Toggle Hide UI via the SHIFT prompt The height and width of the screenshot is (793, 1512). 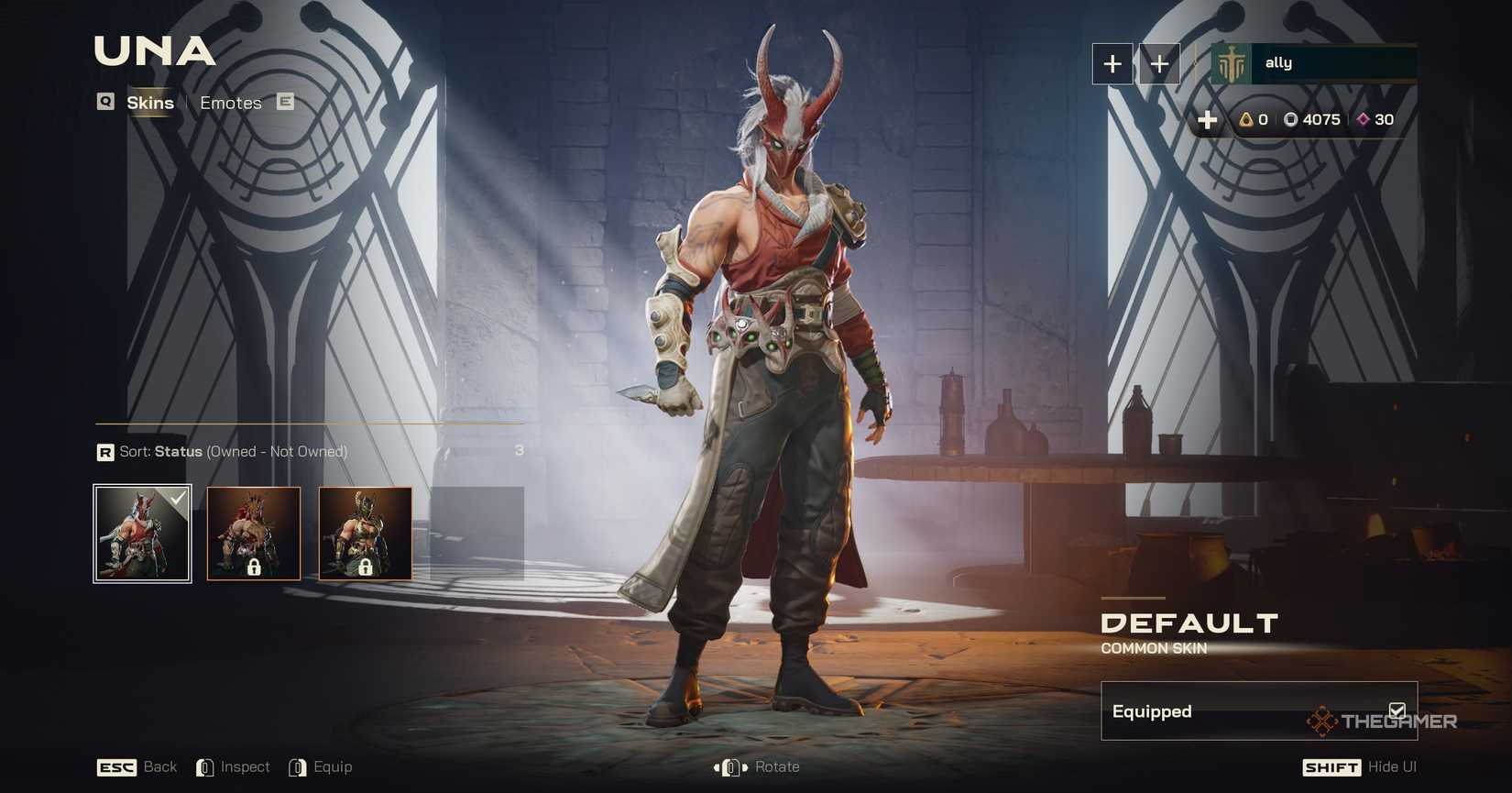pyautogui.click(x=1331, y=767)
